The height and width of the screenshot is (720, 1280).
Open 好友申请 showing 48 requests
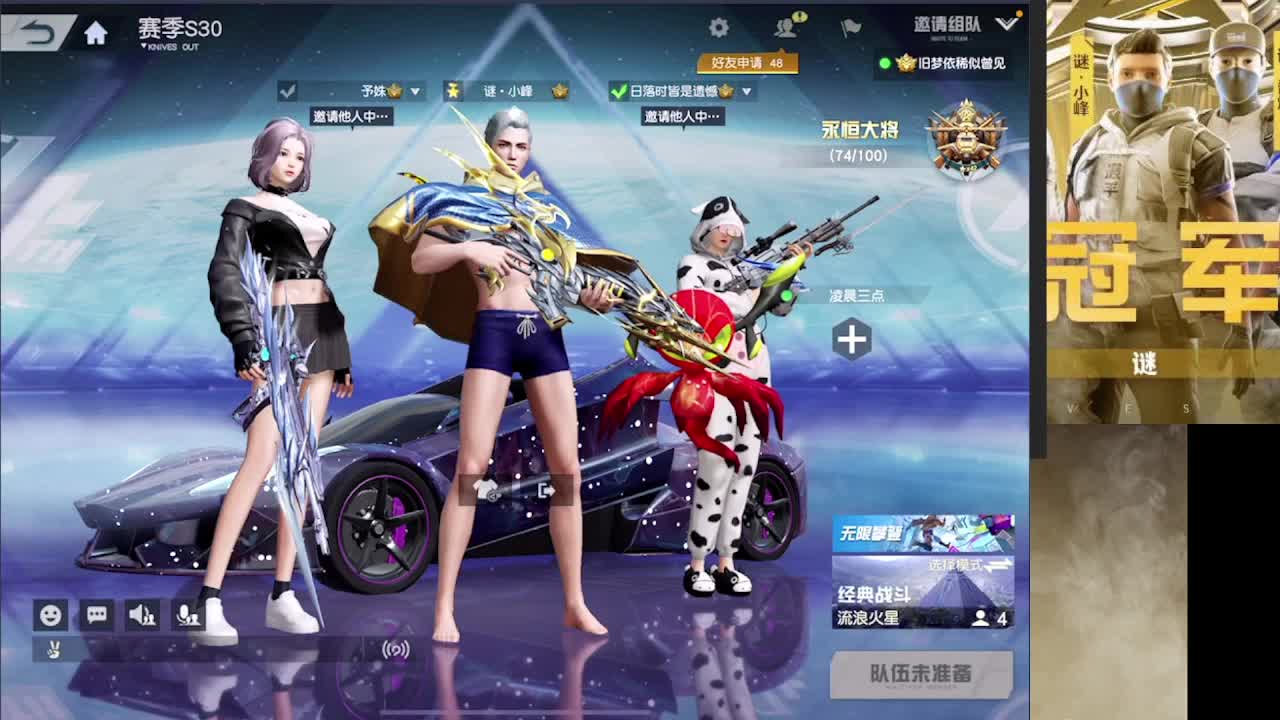(x=748, y=62)
